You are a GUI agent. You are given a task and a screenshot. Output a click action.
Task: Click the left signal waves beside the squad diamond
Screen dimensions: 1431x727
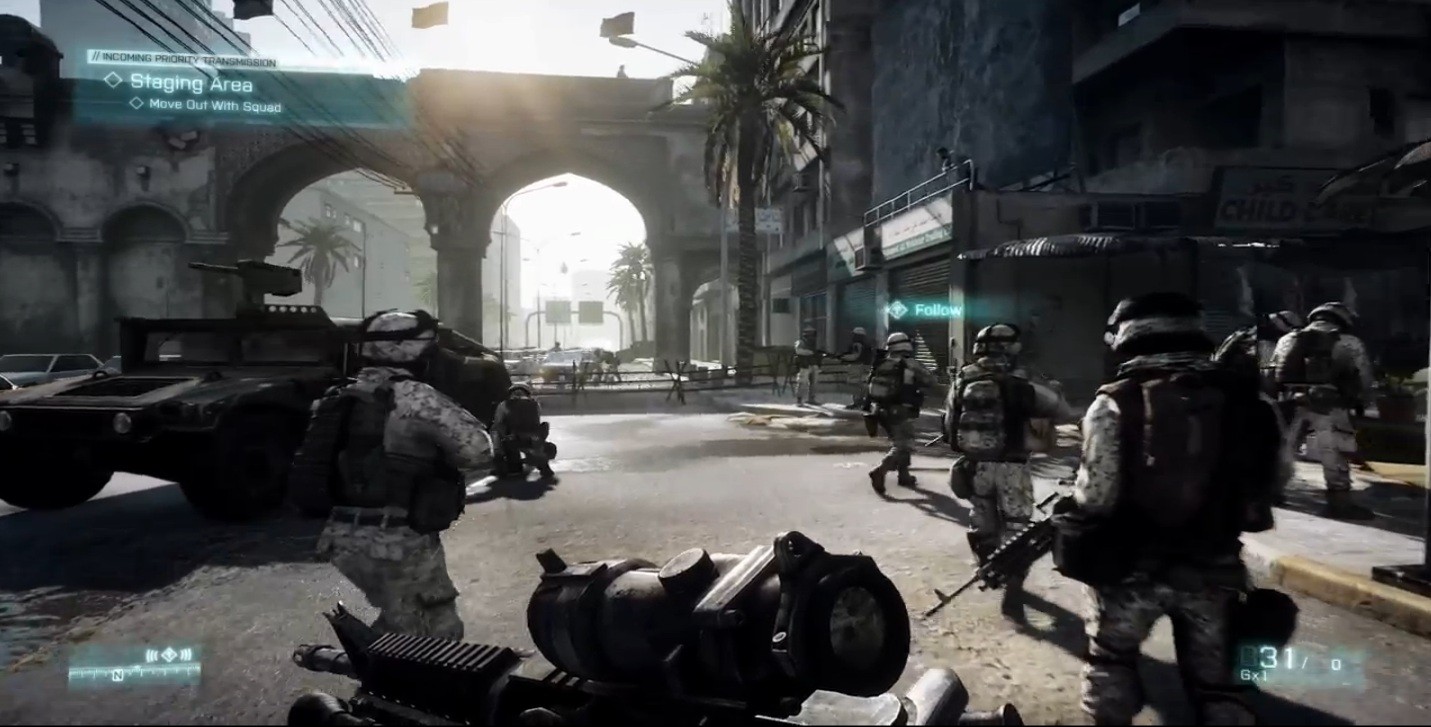tap(153, 655)
